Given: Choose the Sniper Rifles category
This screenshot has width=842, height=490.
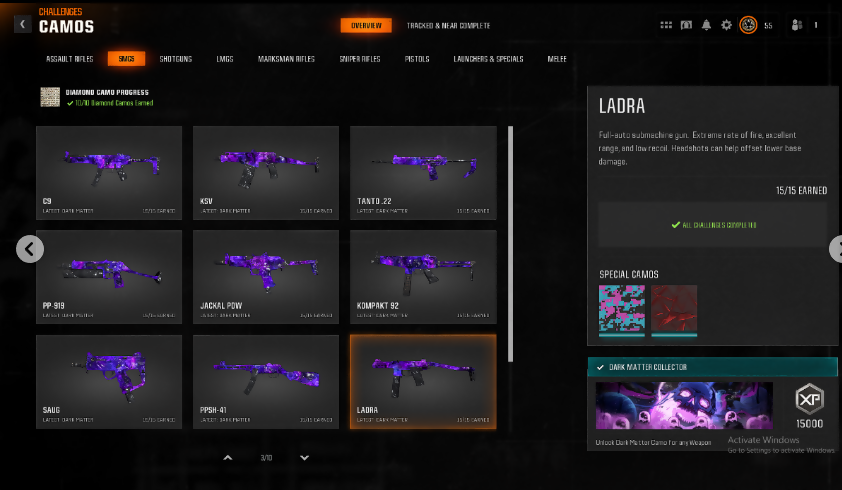Looking at the screenshot, I should 360,59.
